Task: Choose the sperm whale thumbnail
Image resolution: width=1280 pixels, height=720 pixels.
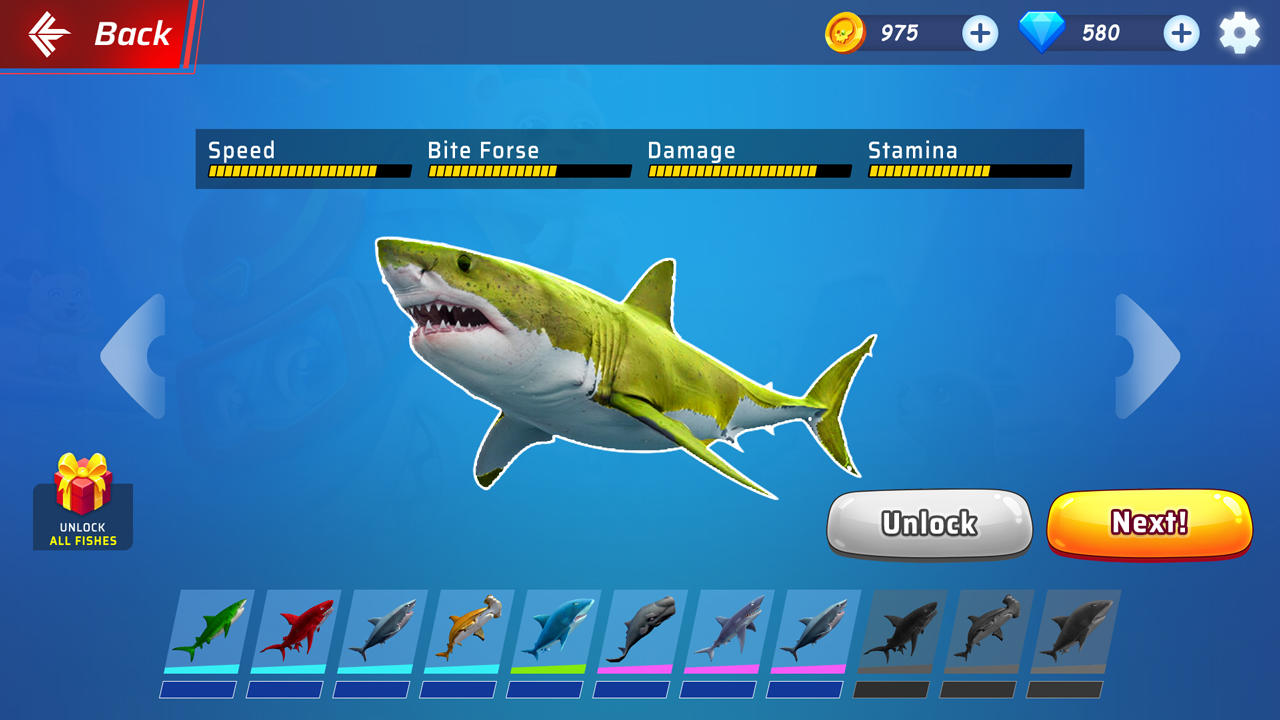Action: point(640,630)
